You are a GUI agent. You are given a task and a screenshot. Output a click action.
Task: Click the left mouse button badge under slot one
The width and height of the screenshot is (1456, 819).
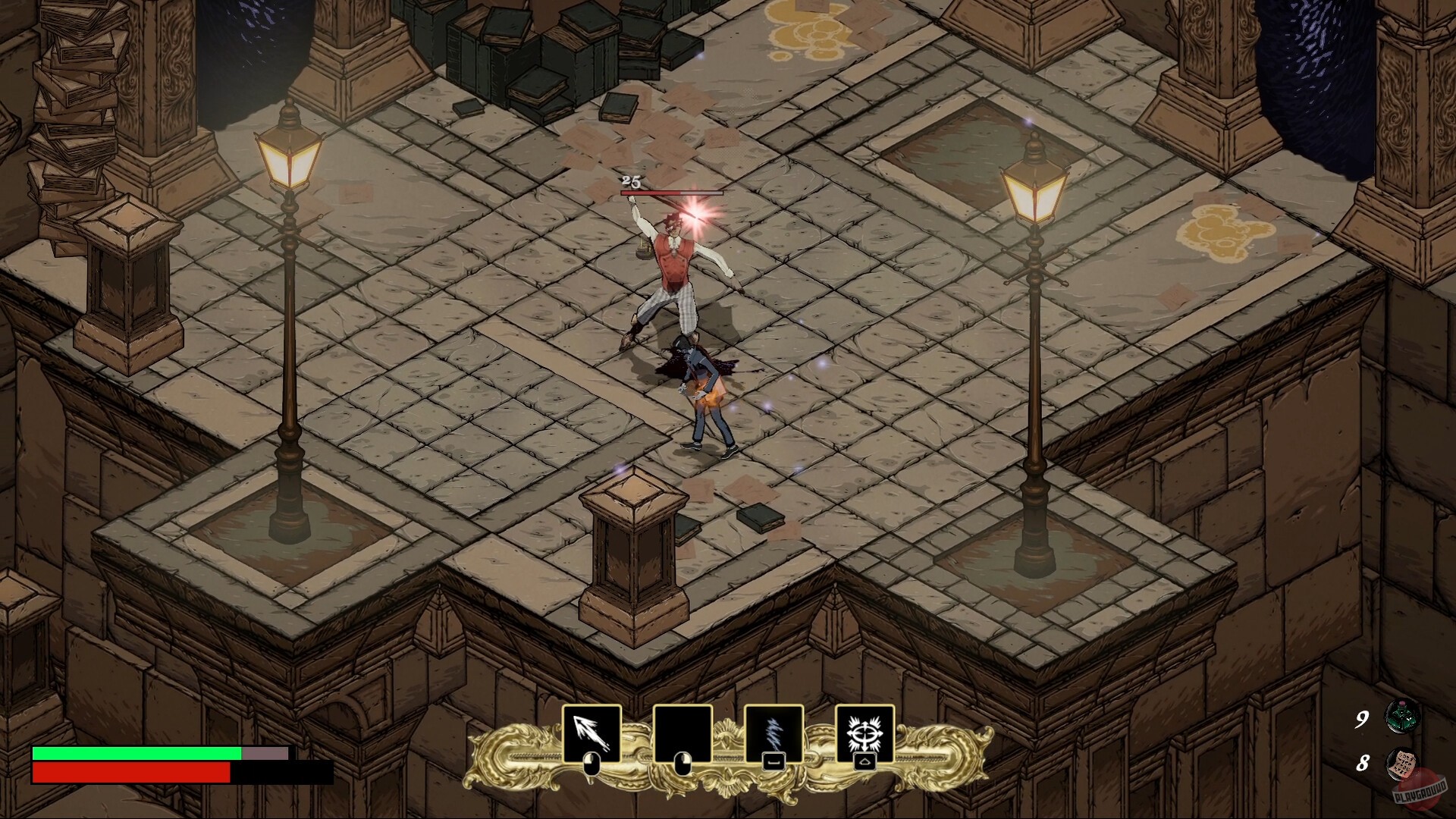point(590,766)
